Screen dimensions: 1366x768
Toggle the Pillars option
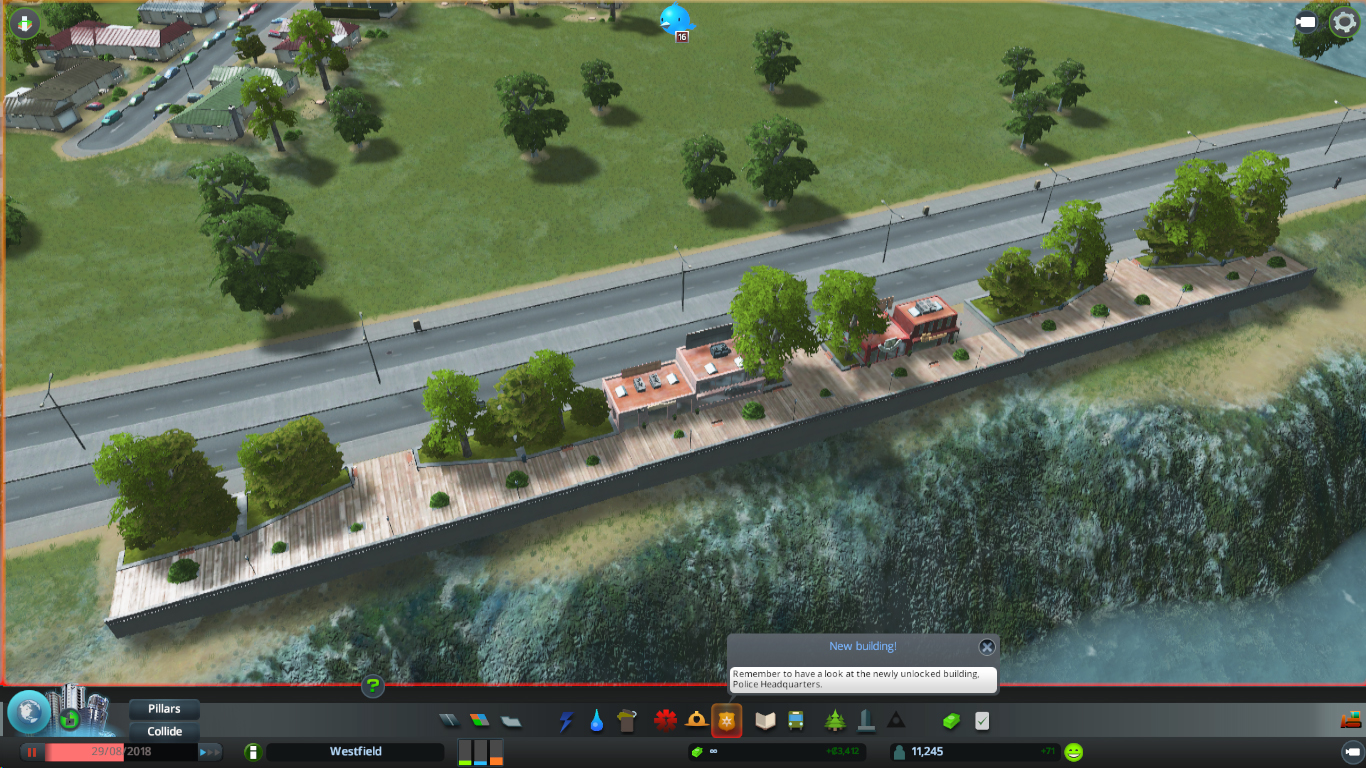pyautogui.click(x=163, y=708)
